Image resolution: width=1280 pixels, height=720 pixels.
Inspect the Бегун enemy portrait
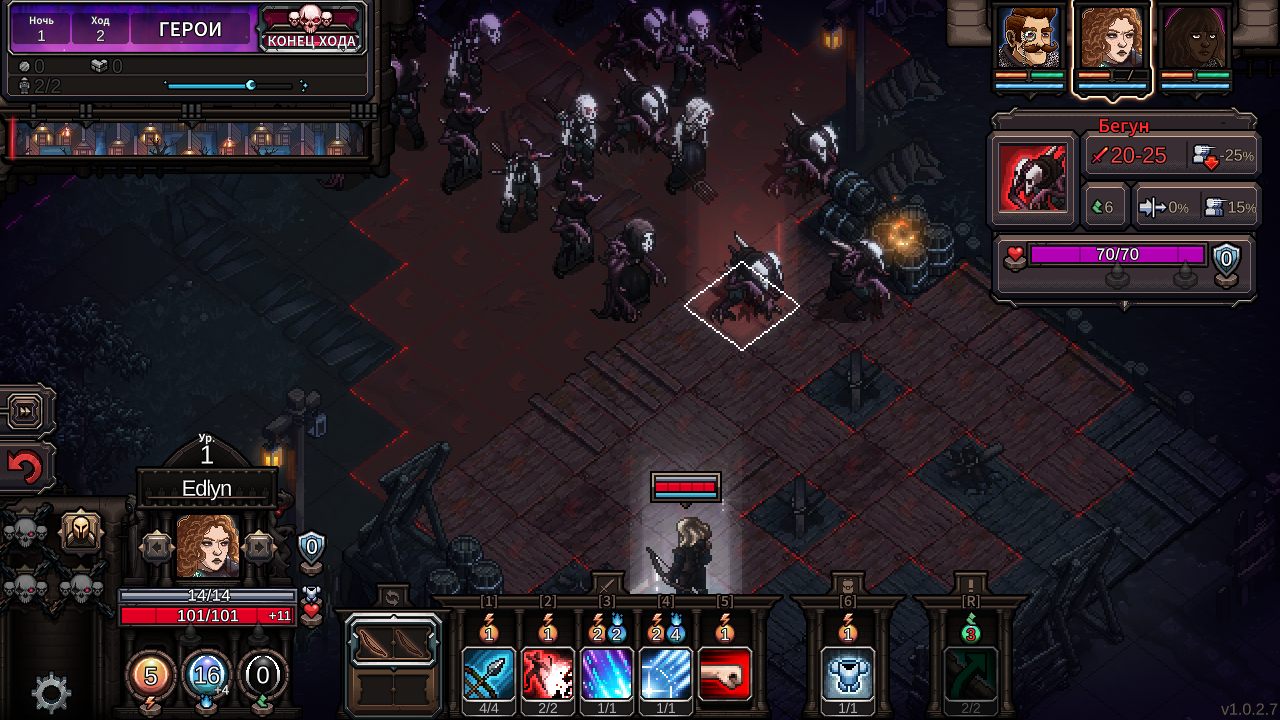[1032, 181]
